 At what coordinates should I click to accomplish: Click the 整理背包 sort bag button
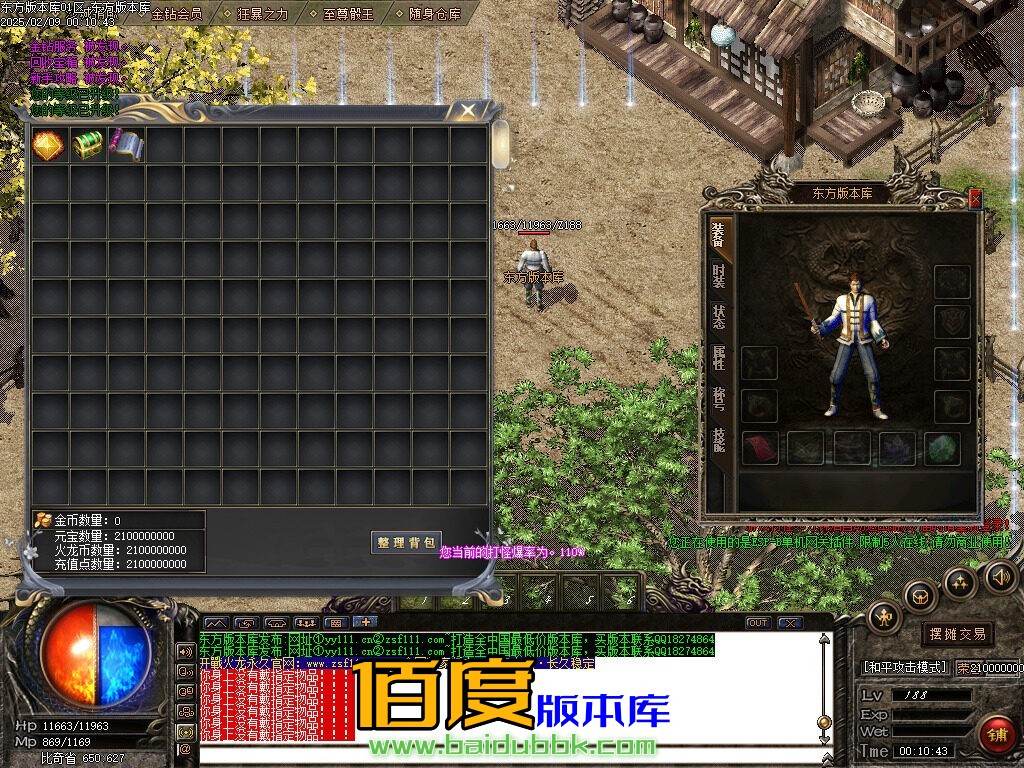pyautogui.click(x=406, y=542)
